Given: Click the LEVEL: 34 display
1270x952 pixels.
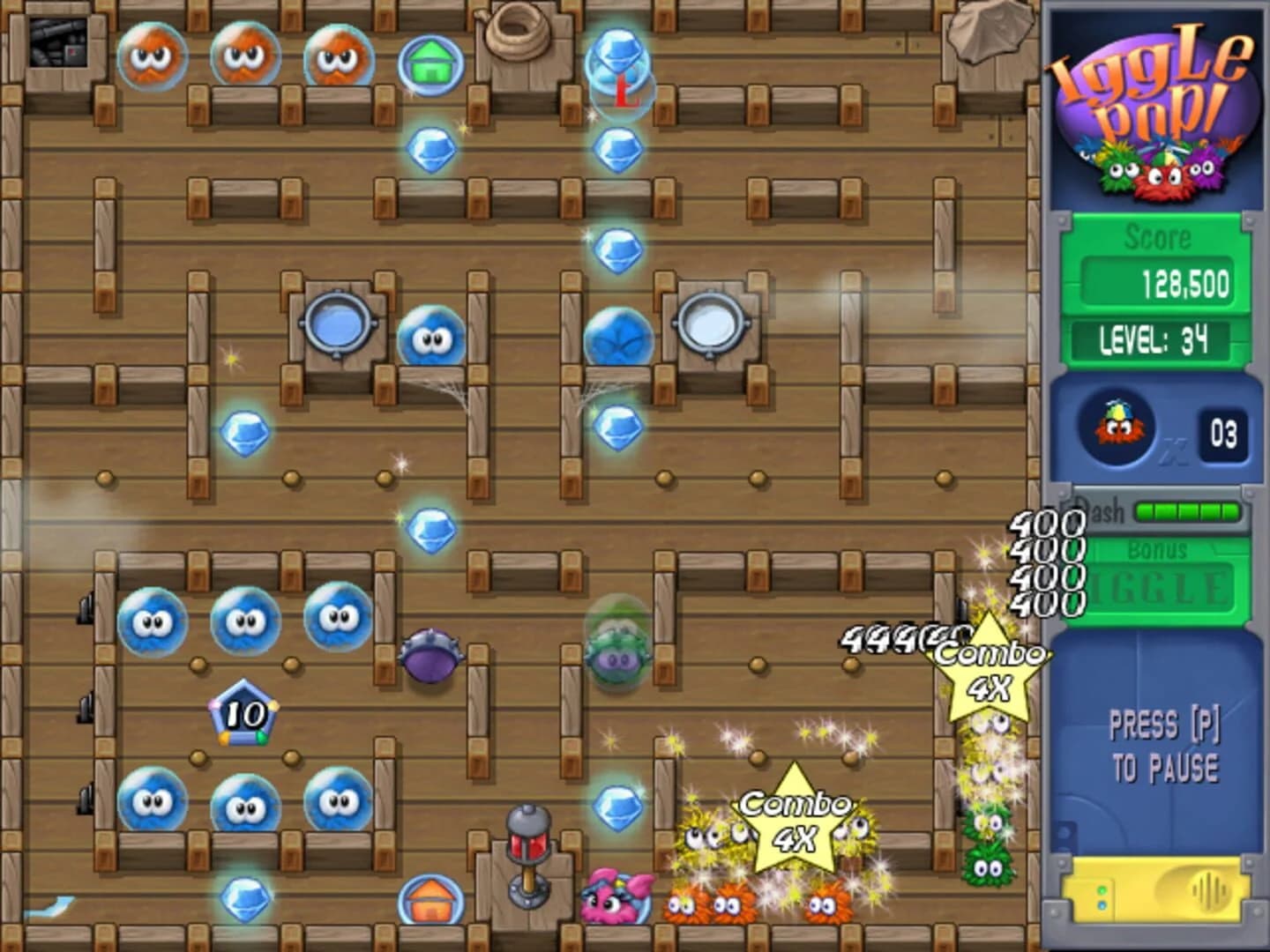Looking at the screenshot, I should click(x=1154, y=337).
